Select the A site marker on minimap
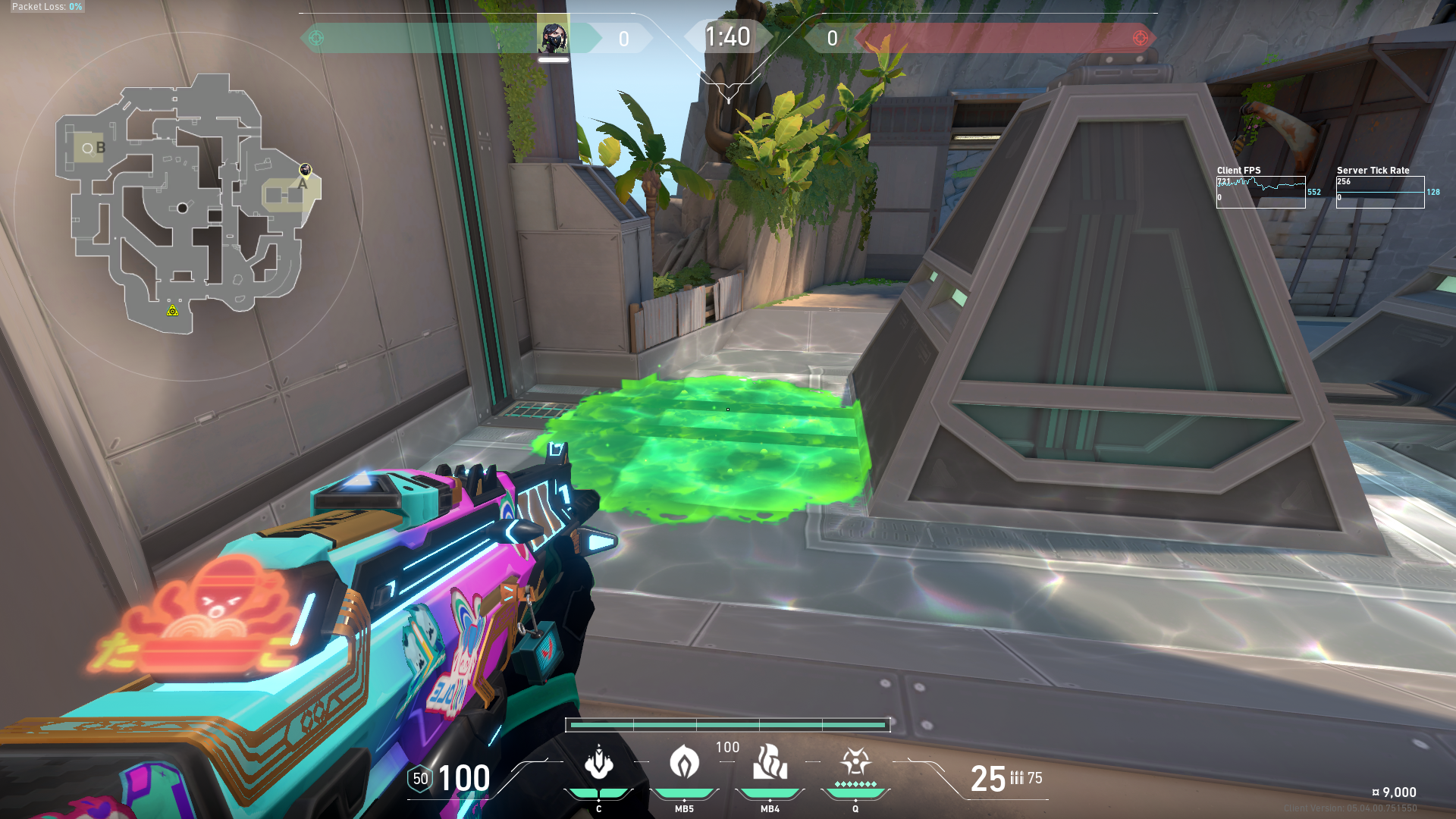This screenshot has height=819, width=1456. [303, 184]
